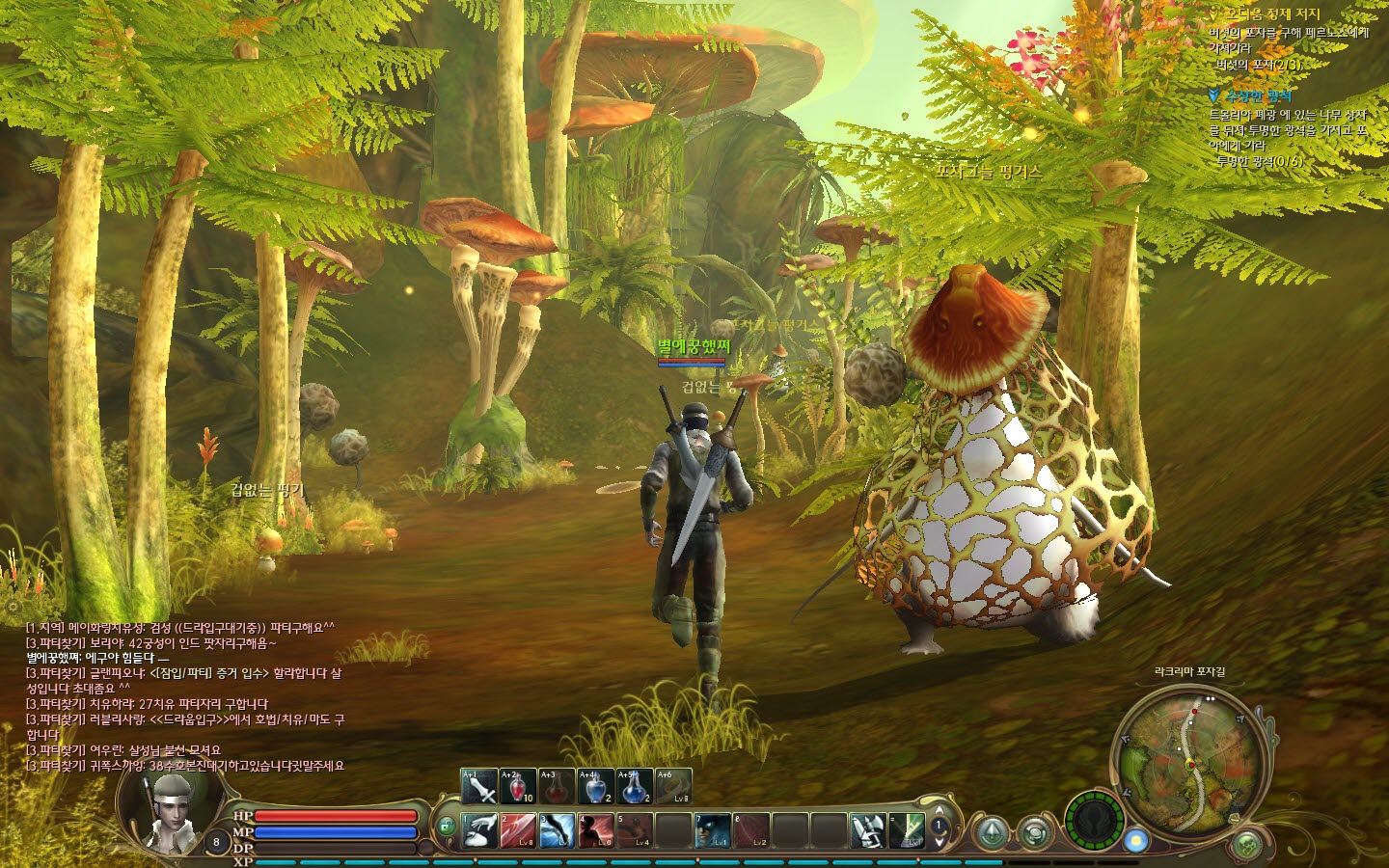Screen dimensions: 1389x868
Task: Select the transparent ore quest title
Action: [1258, 95]
